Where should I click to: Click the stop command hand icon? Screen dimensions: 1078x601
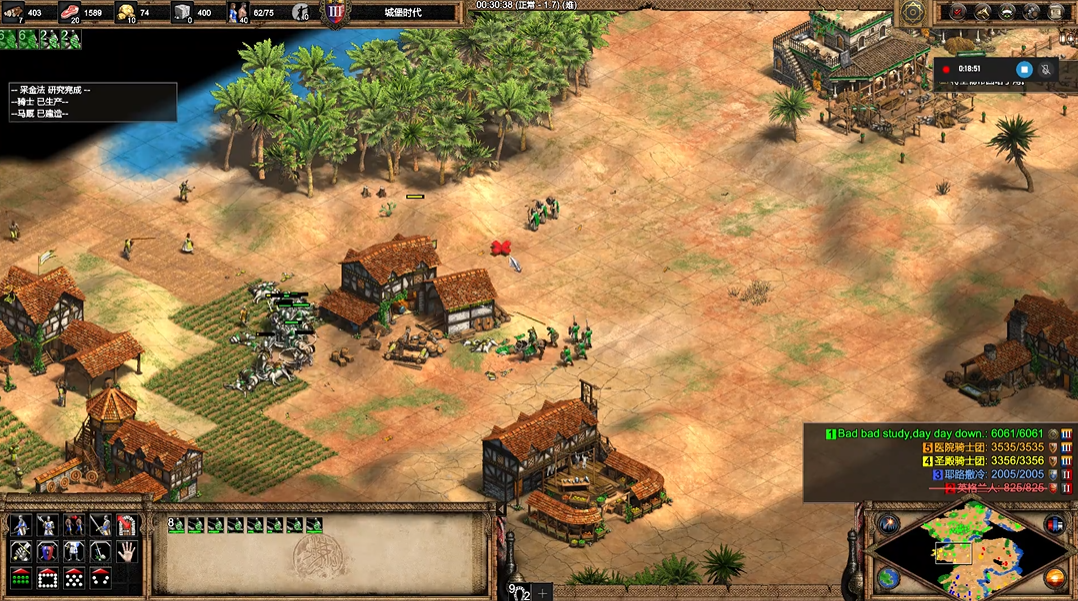pyautogui.click(x=127, y=551)
